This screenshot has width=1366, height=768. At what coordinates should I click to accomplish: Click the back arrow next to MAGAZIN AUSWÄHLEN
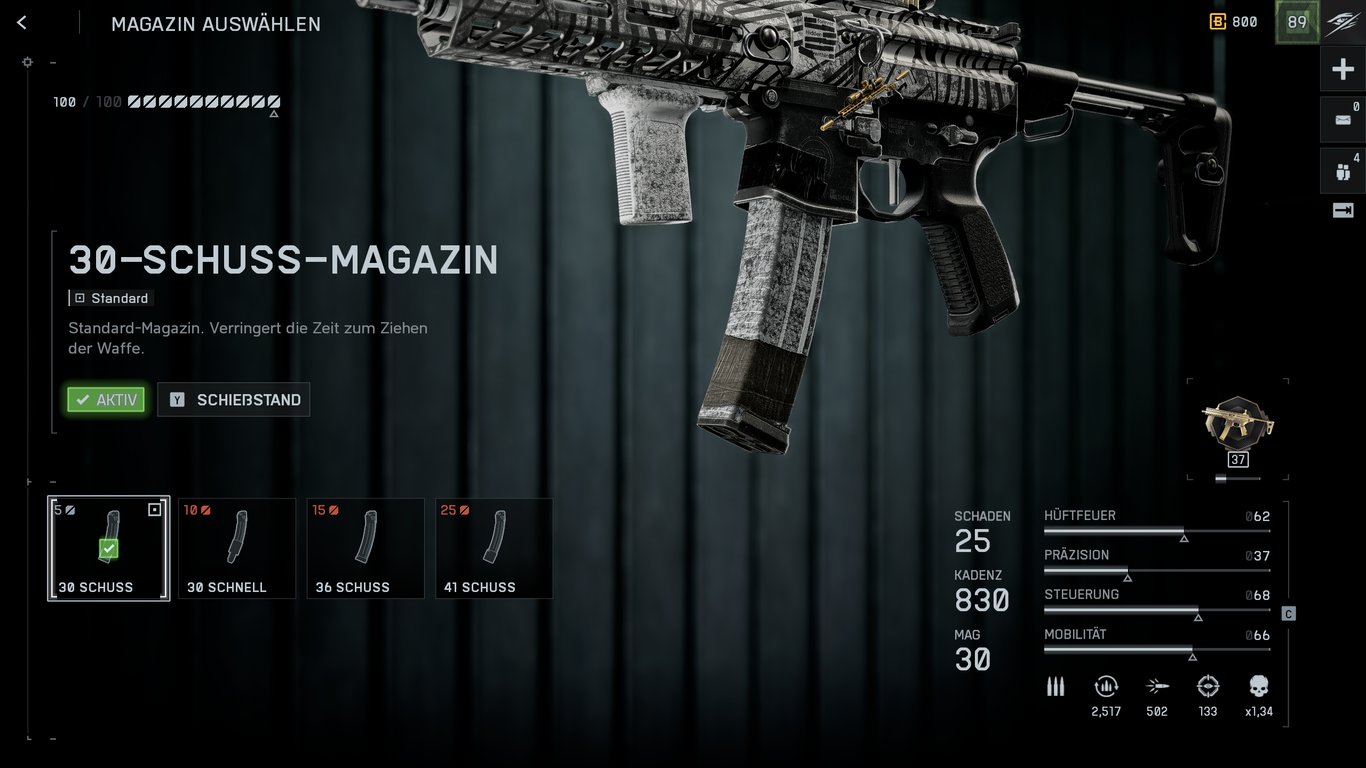click(21, 22)
